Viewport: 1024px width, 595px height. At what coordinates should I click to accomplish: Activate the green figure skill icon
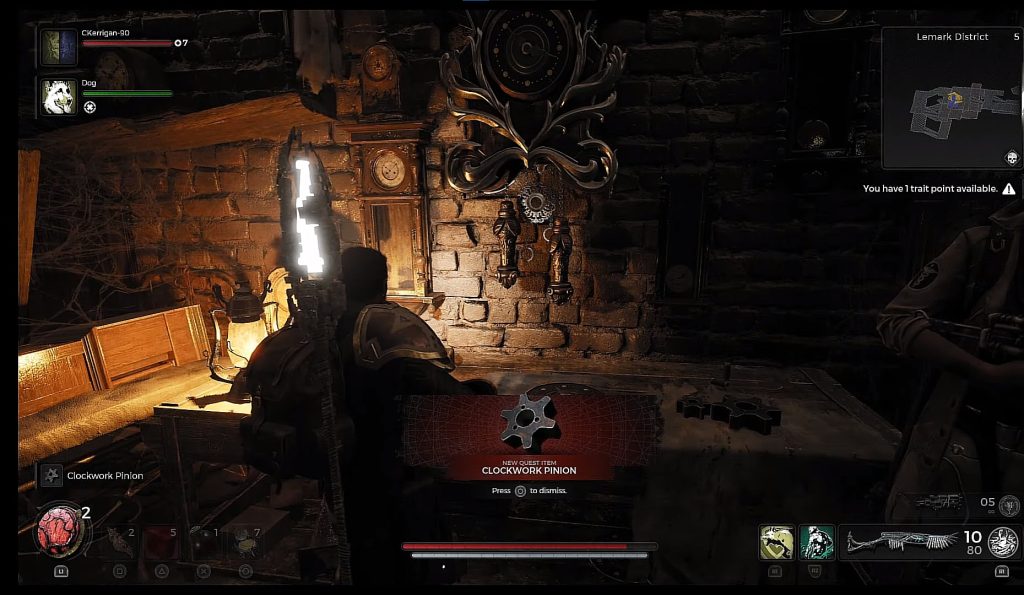coord(816,542)
